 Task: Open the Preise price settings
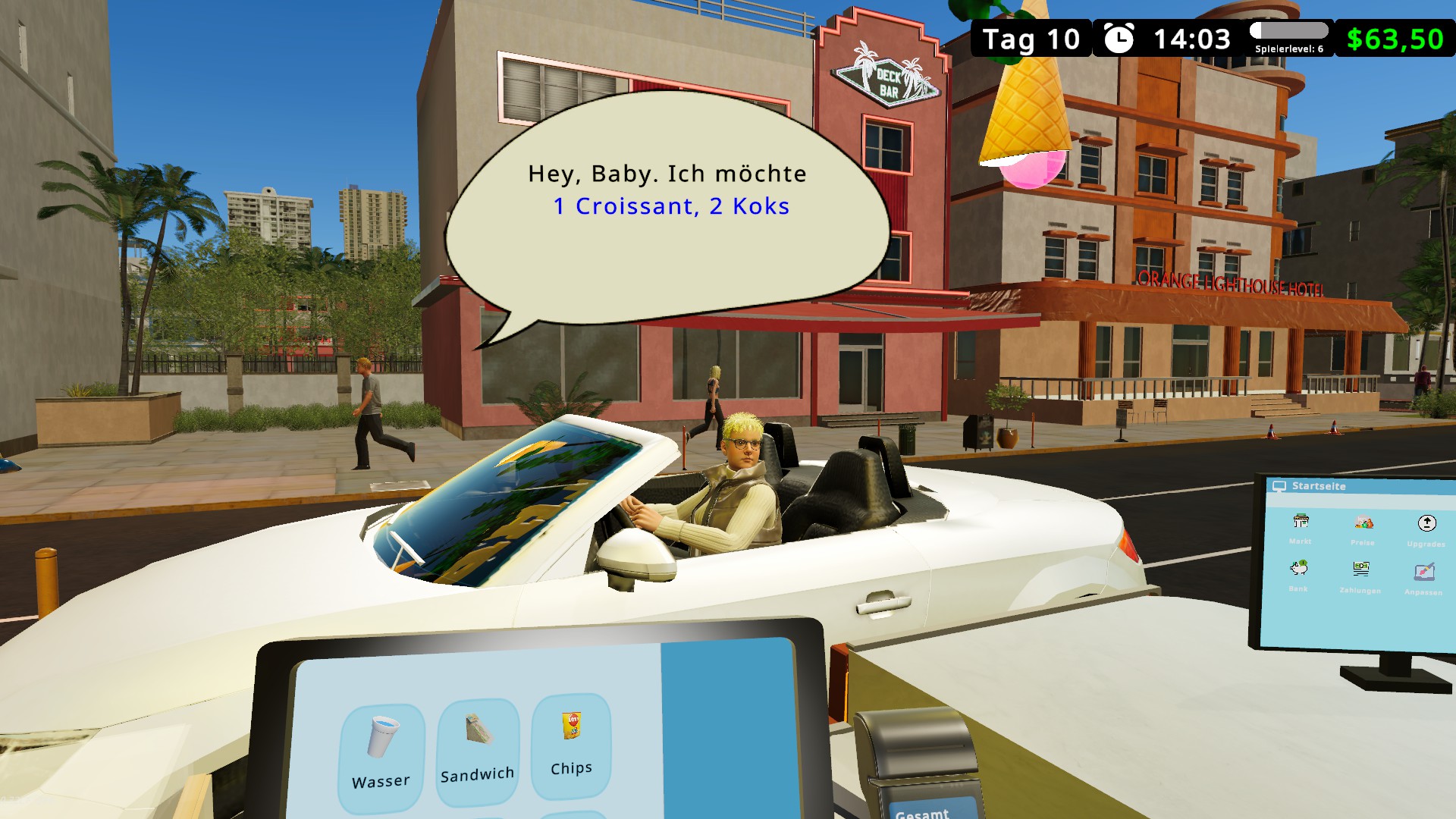[x=1363, y=529]
